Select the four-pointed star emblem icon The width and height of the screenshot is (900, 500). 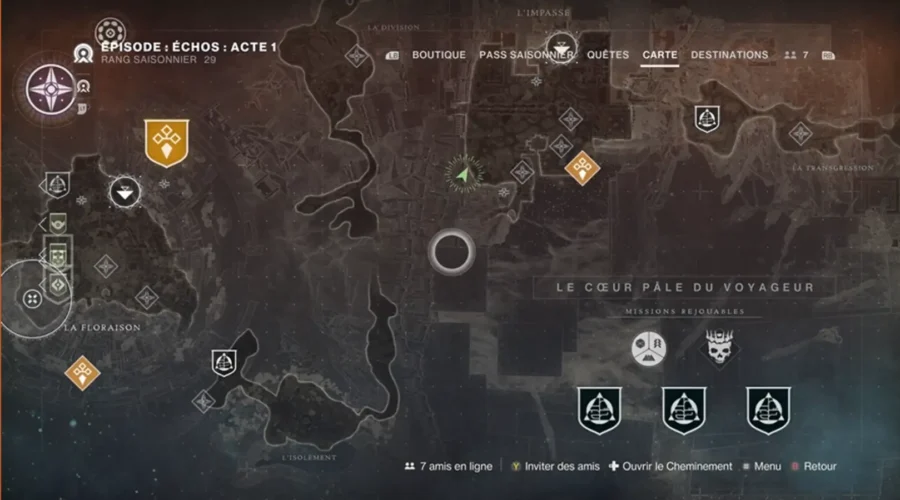click(x=48, y=89)
